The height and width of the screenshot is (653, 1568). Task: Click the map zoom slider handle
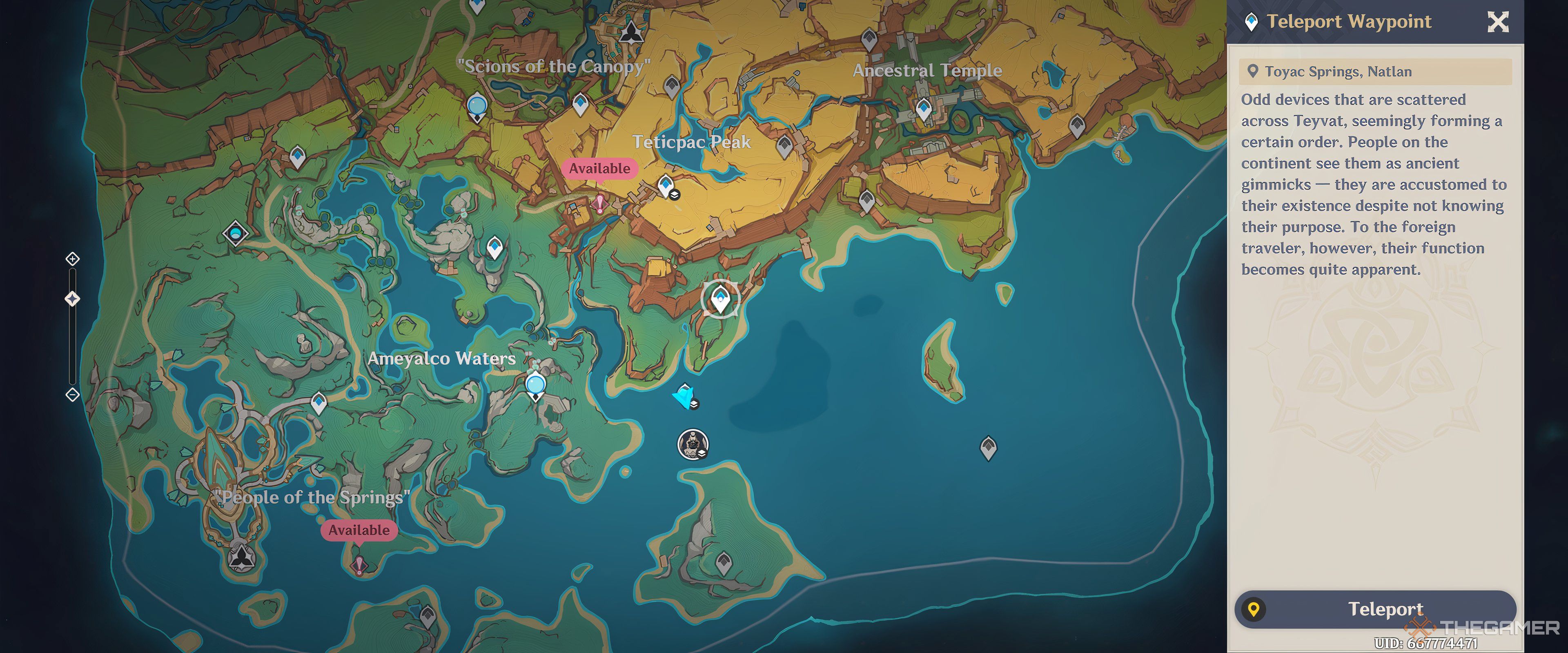(x=72, y=299)
